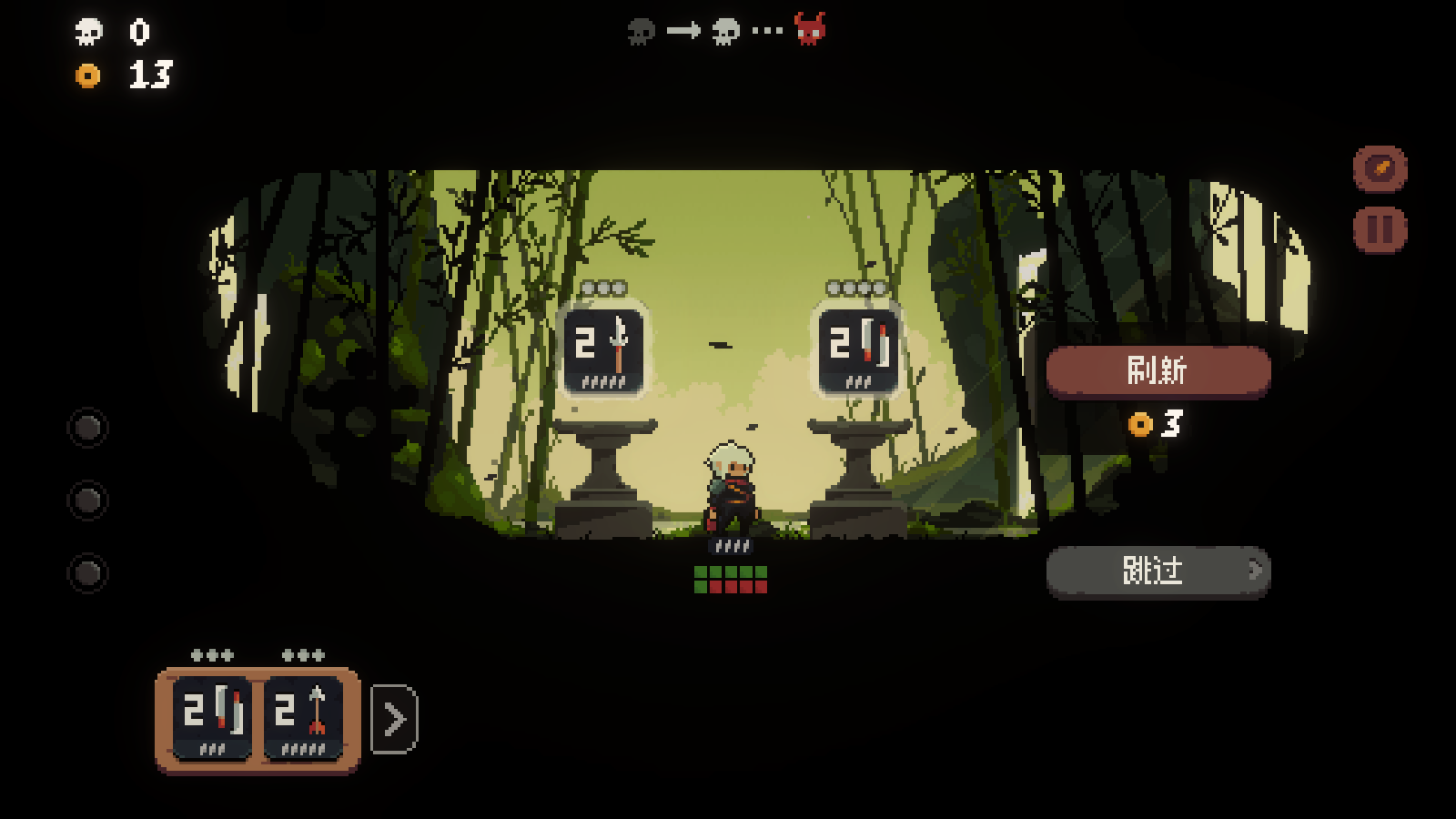Image resolution: width=1456 pixels, height=819 pixels.
Task: Select the arrow tile in the deck tray
Action: pos(303,718)
